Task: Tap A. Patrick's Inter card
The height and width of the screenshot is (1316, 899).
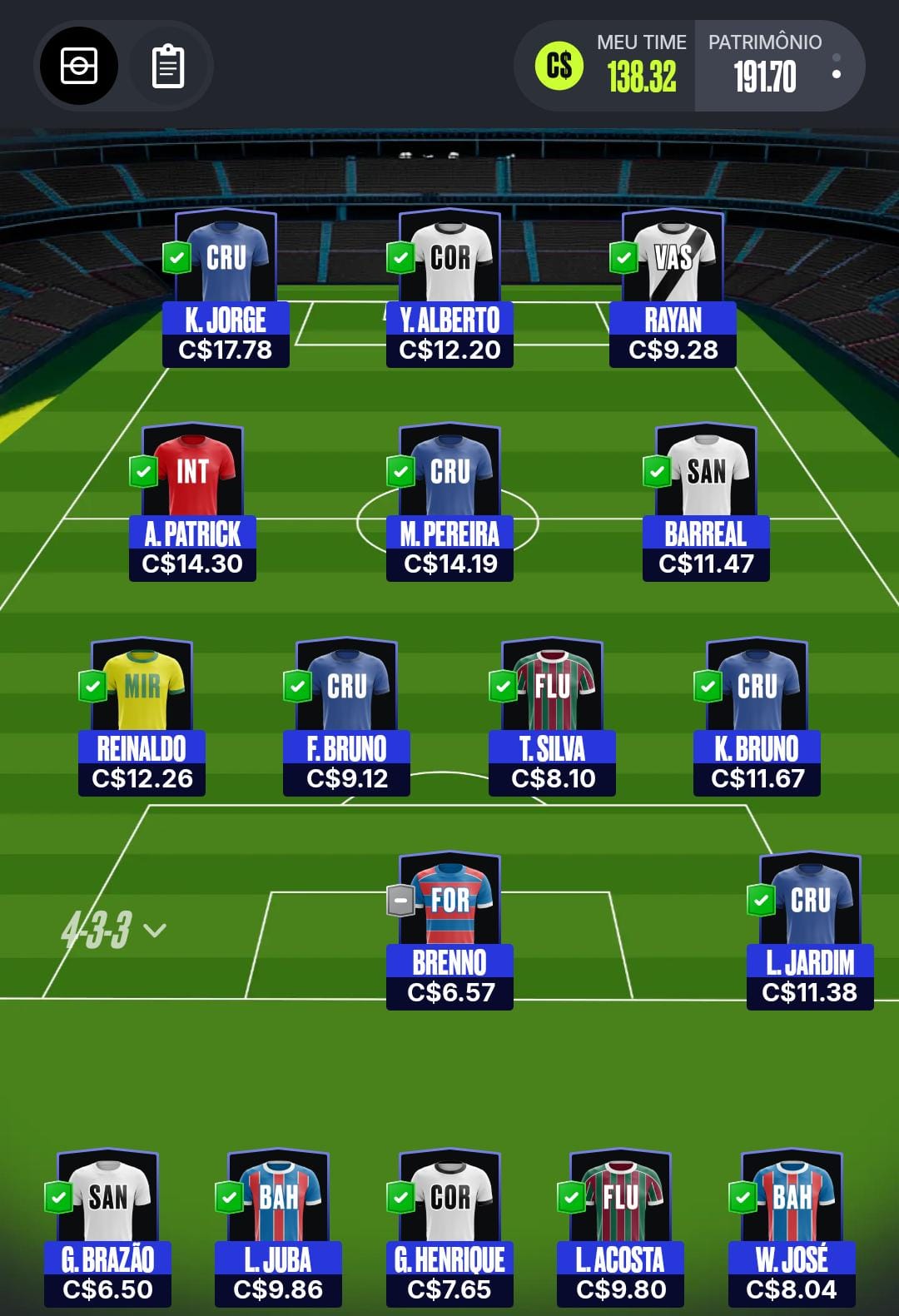Action: coord(192,502)
